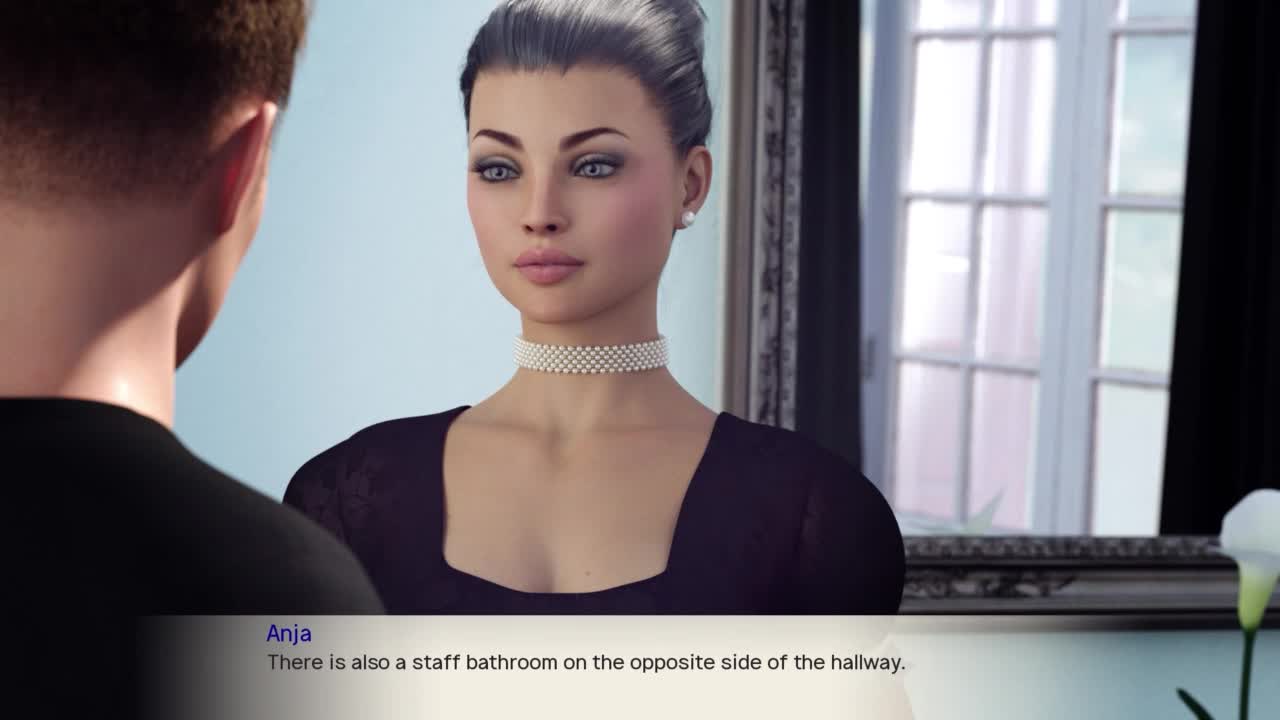The width and height of the screenshot is (1280, 720).
Task: Advance Anja's dialogue text box
Action: coord(585,663)
